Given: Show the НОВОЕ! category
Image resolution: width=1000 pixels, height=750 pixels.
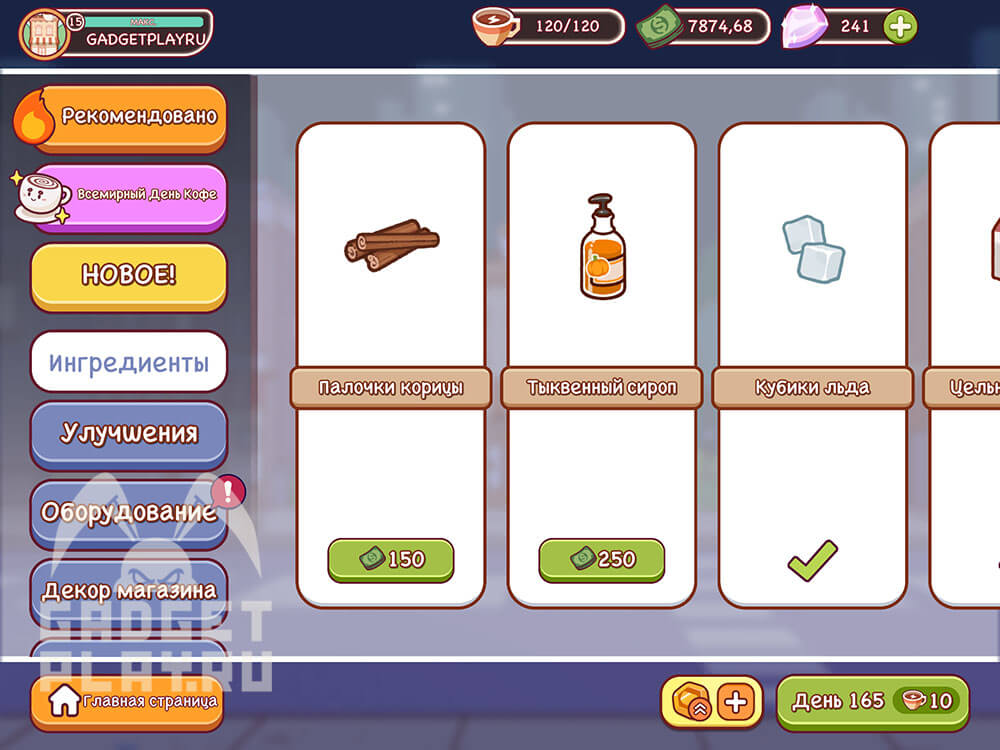Looking at the screenshot, I should click(x=128, y=275).
